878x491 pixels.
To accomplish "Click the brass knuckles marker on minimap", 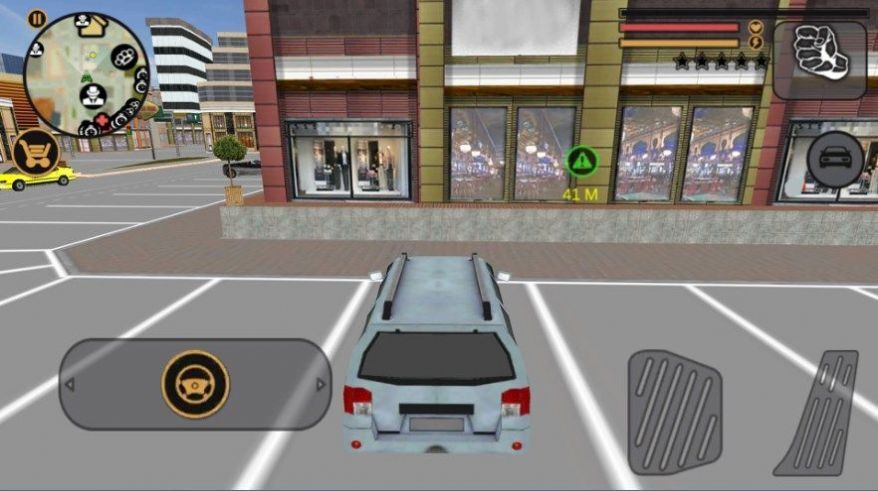I will coord(124,57).
